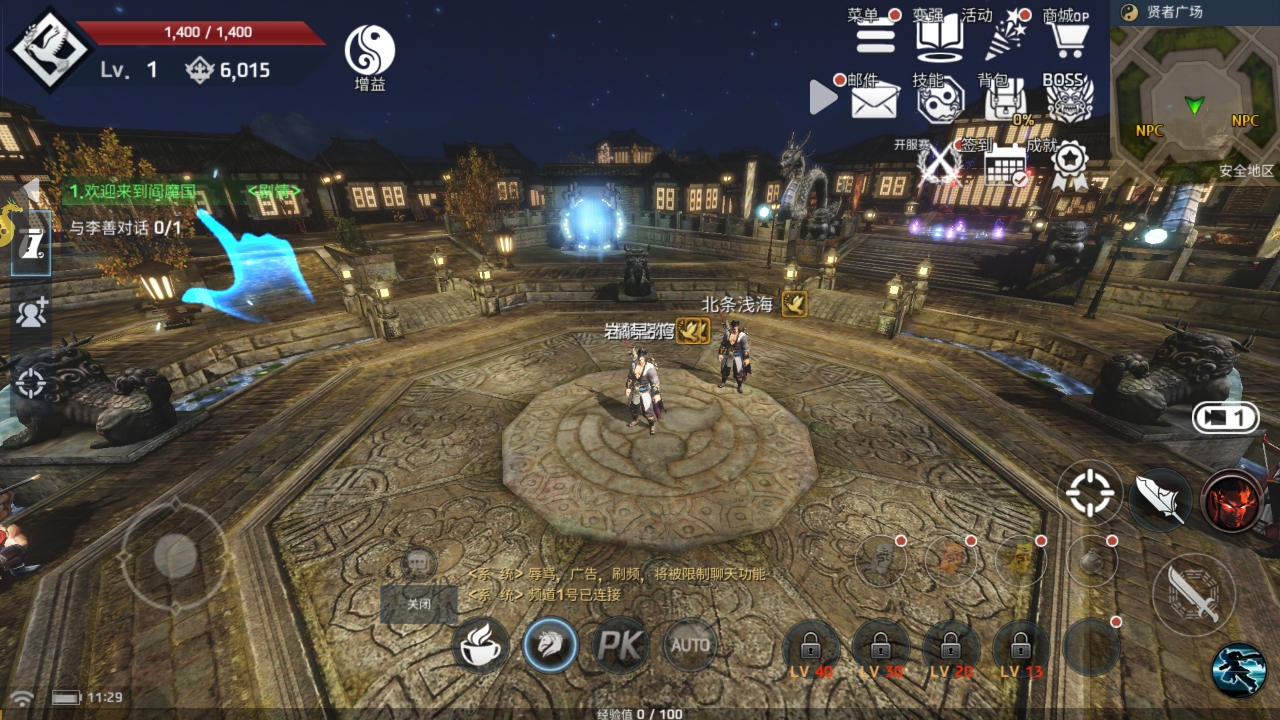The width and height of the screenshot is (1280, 720).
Task: Toggle the AUTO battle button
Action: tap(690, 645)
